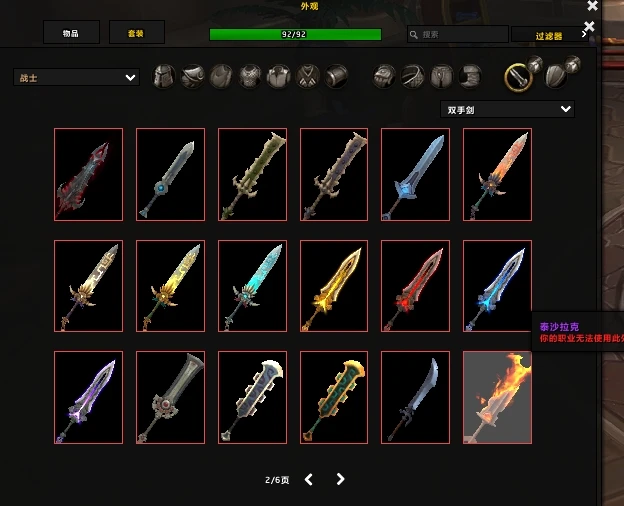Open the 战士 class dropdown
Screen dimensions: 624x506
tap(77, 77)
